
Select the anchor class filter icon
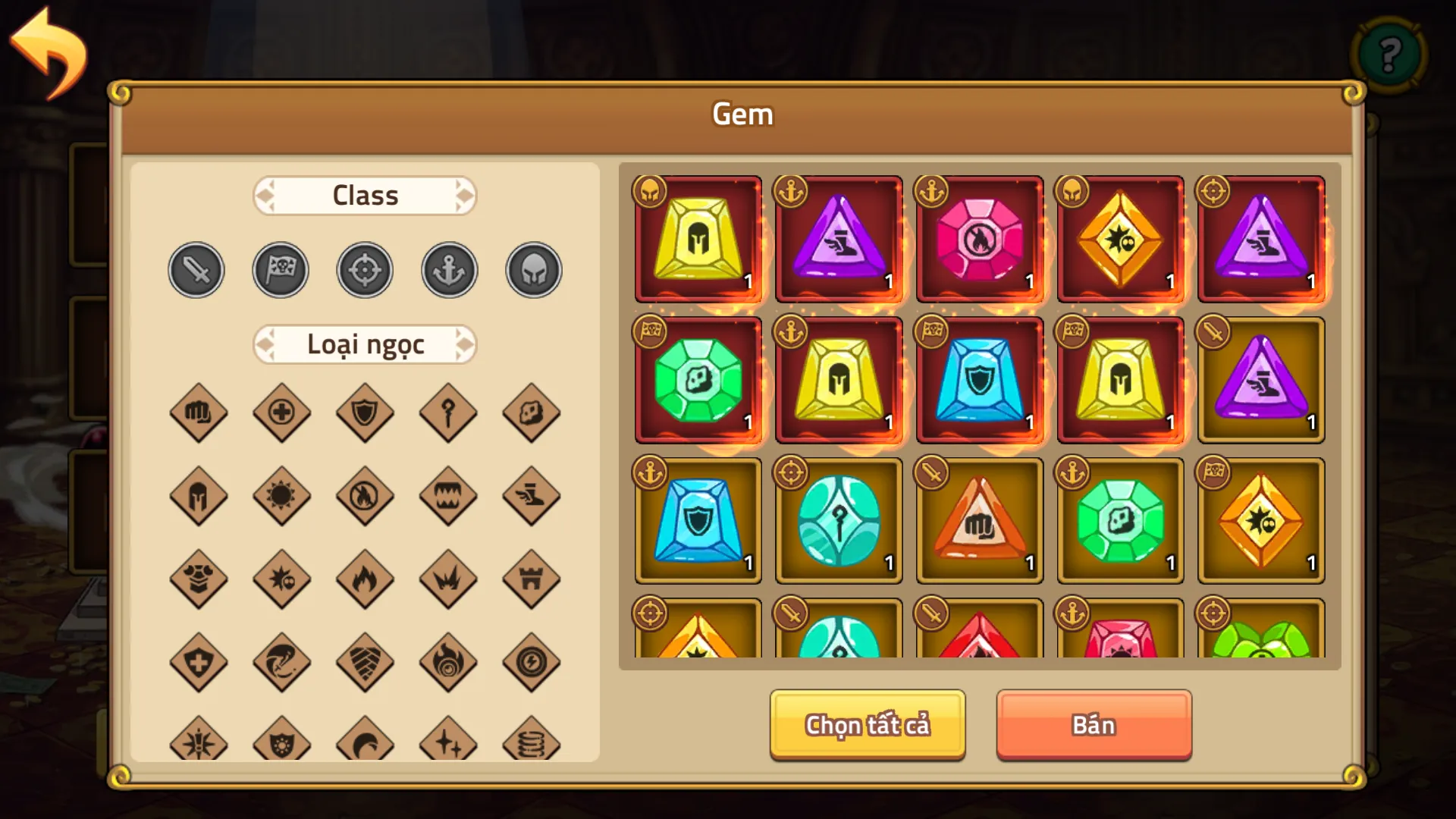(x=449, y=270)
